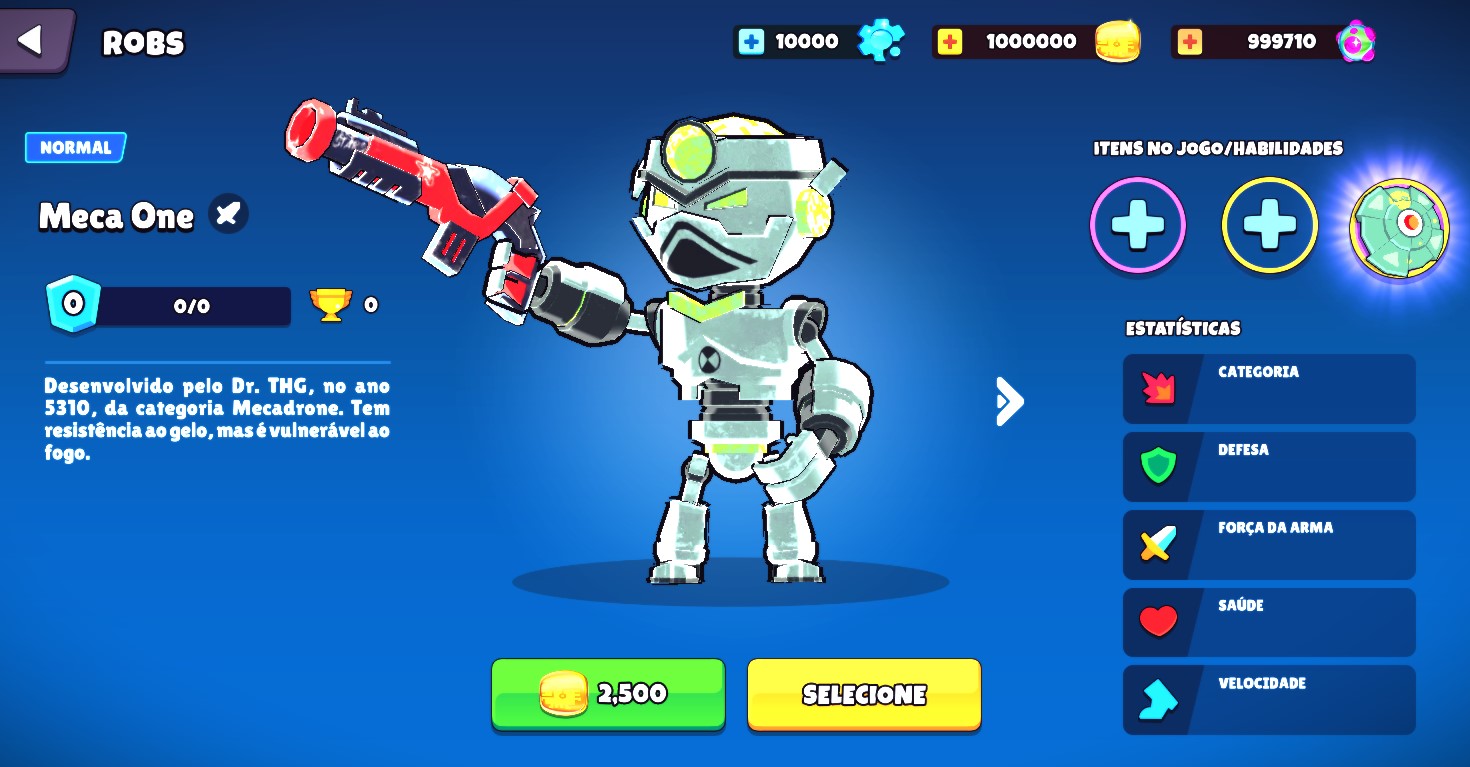The width and height of the screenshot is (1470, 767).
Task: Add more gems with orange plus button
Action: tap(1189, 41)
